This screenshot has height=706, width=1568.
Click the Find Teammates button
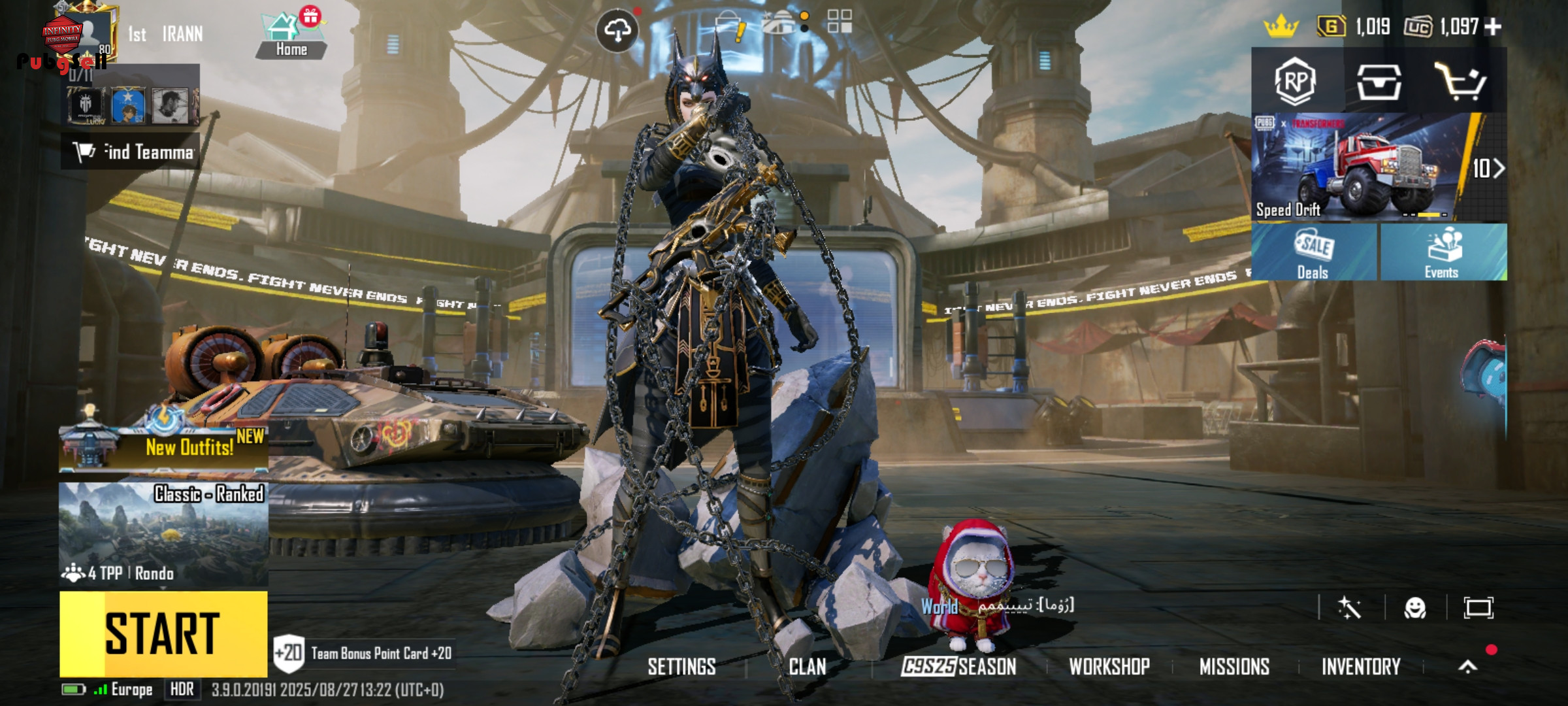[131, 152]
